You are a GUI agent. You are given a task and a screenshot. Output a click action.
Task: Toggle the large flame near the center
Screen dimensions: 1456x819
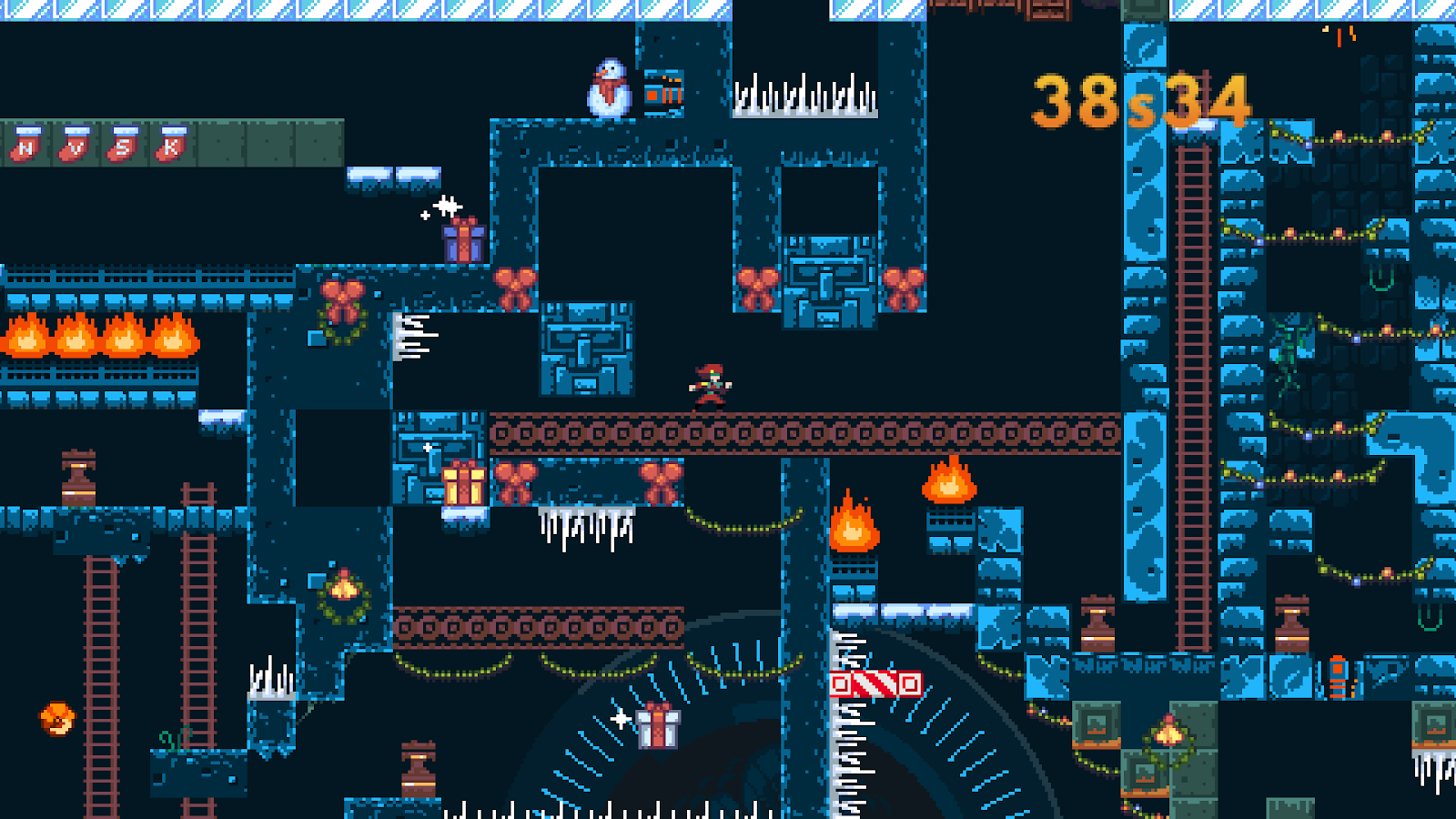(856, 528)
